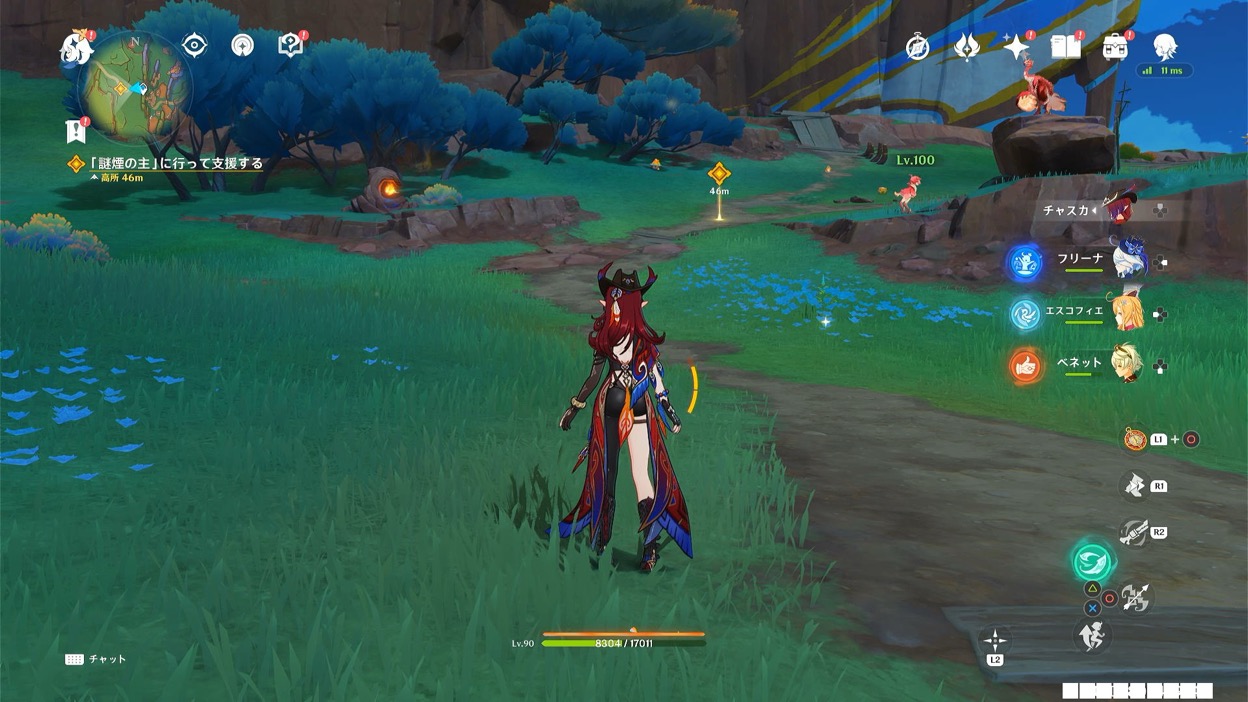Screen dimensions: 1248x702
Task: Activate the glowing green elemental skill
Action: coord(1092,561)
